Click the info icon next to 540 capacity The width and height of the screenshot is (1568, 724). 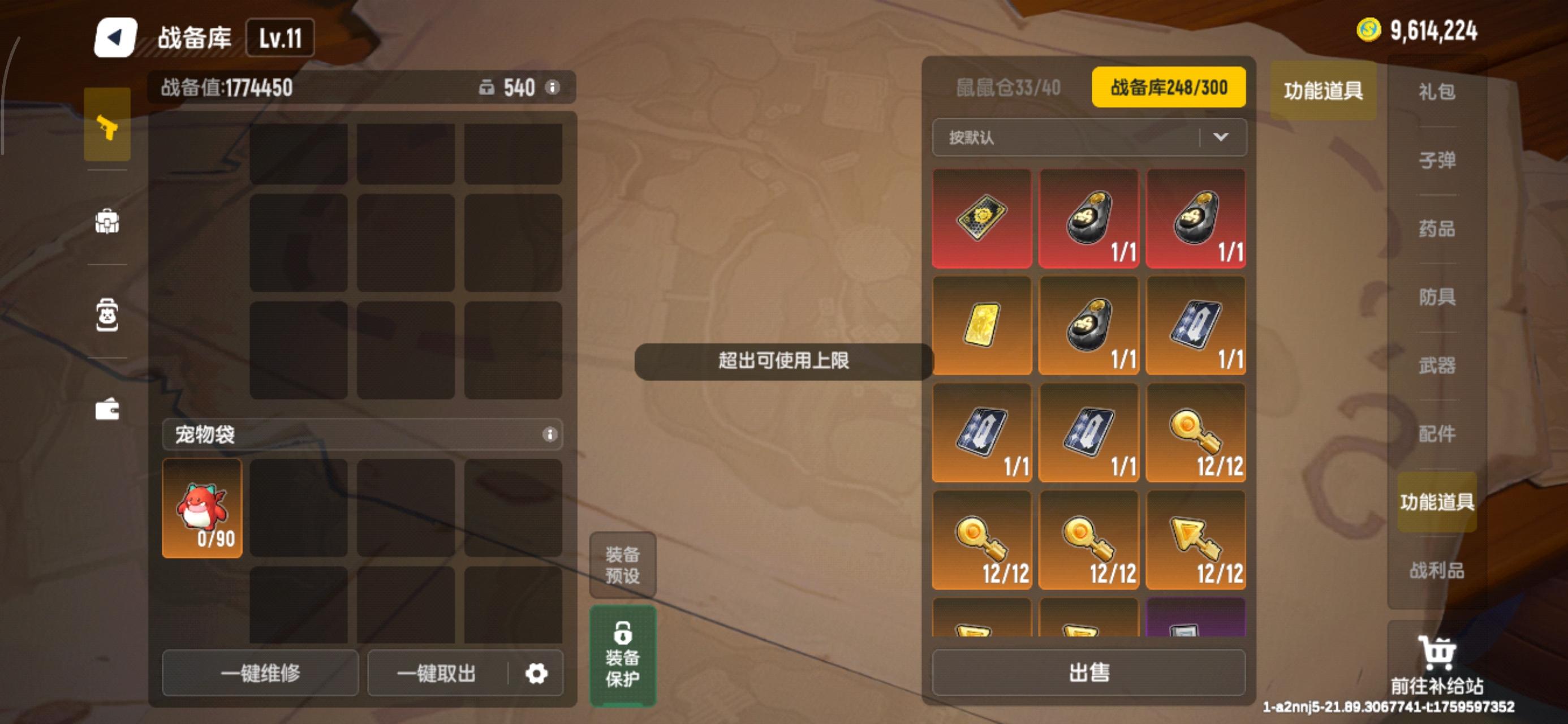tap(553, 88)
